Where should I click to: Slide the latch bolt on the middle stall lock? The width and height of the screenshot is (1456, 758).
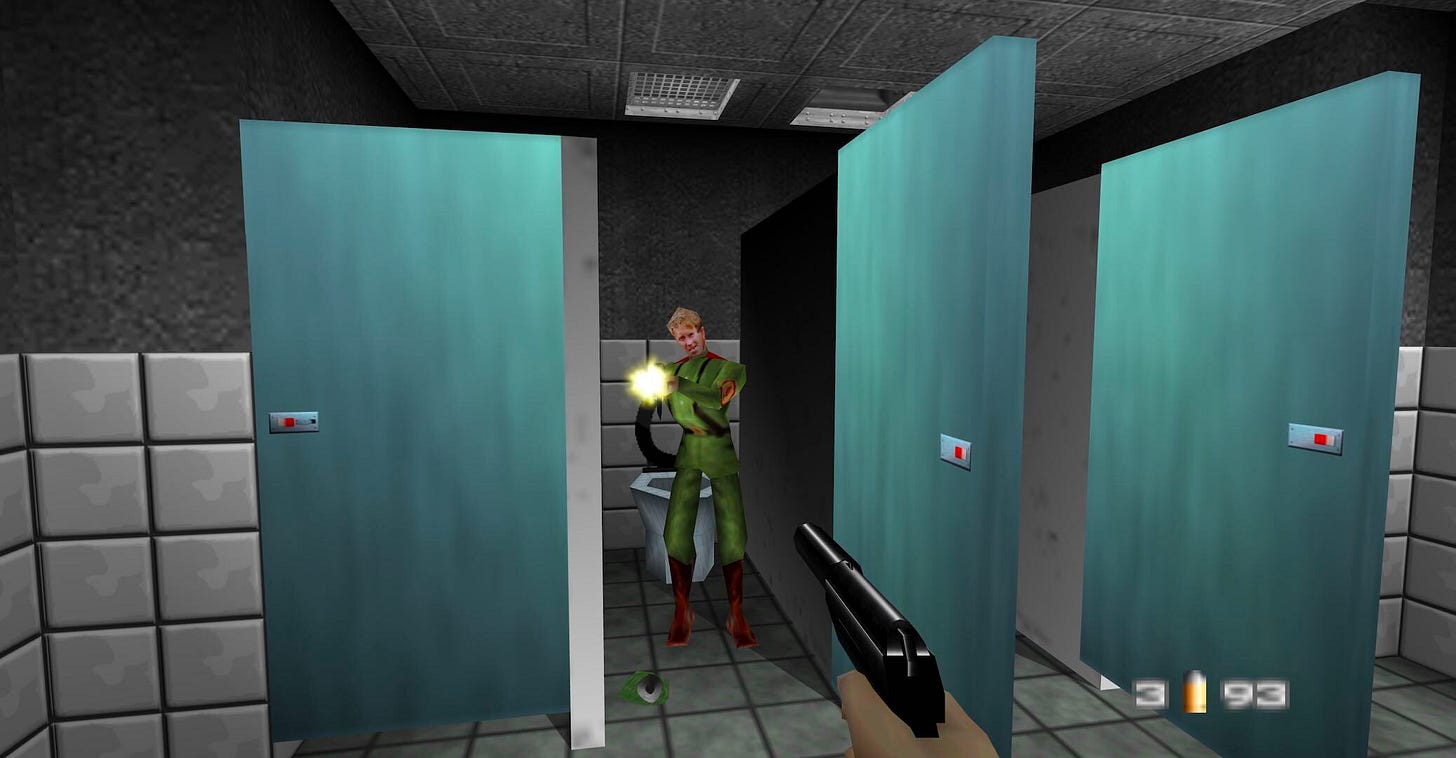[960, 452]
